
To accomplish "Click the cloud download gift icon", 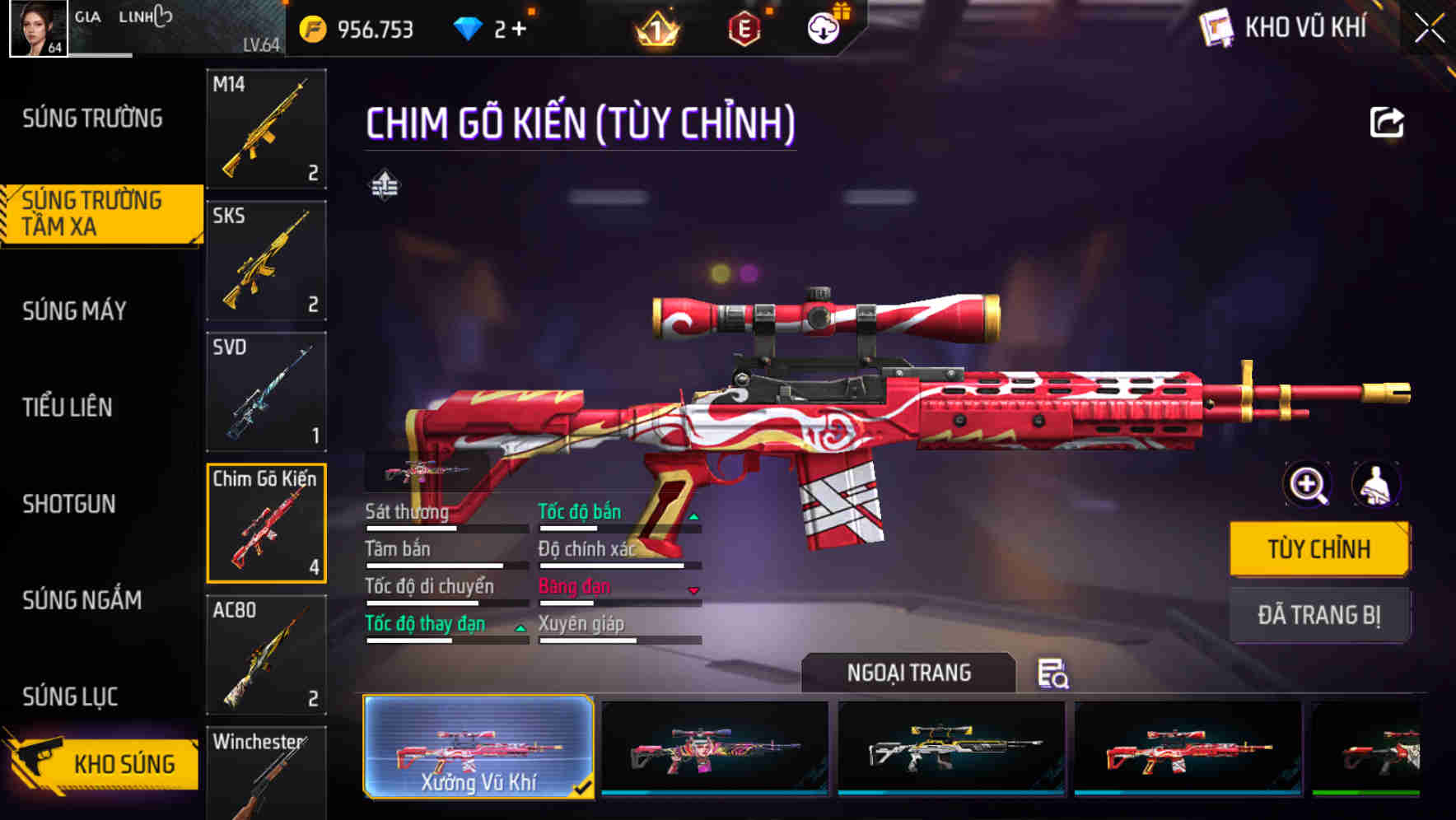I will coord(822,27).
